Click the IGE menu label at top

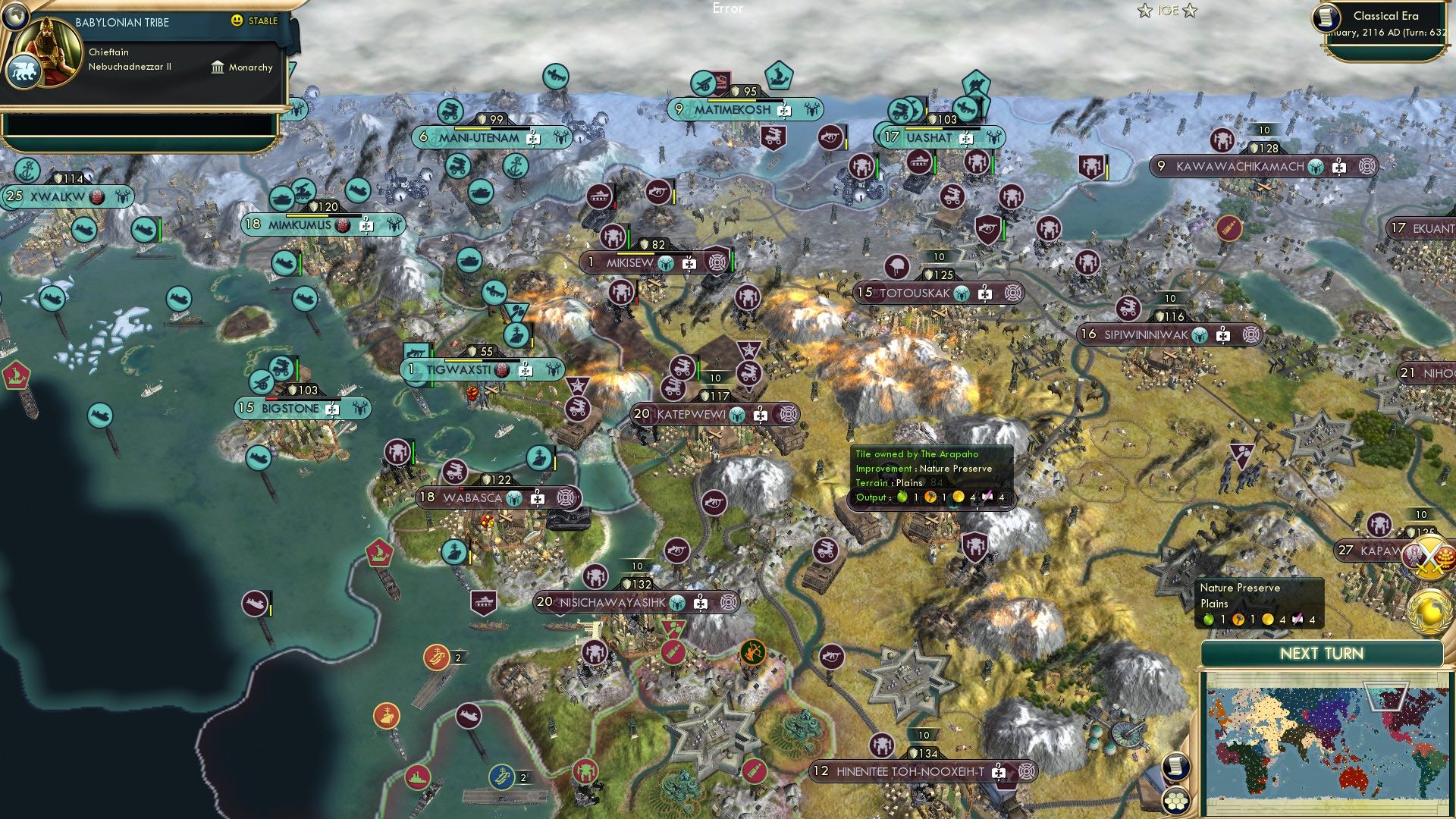click(1166, 11)
